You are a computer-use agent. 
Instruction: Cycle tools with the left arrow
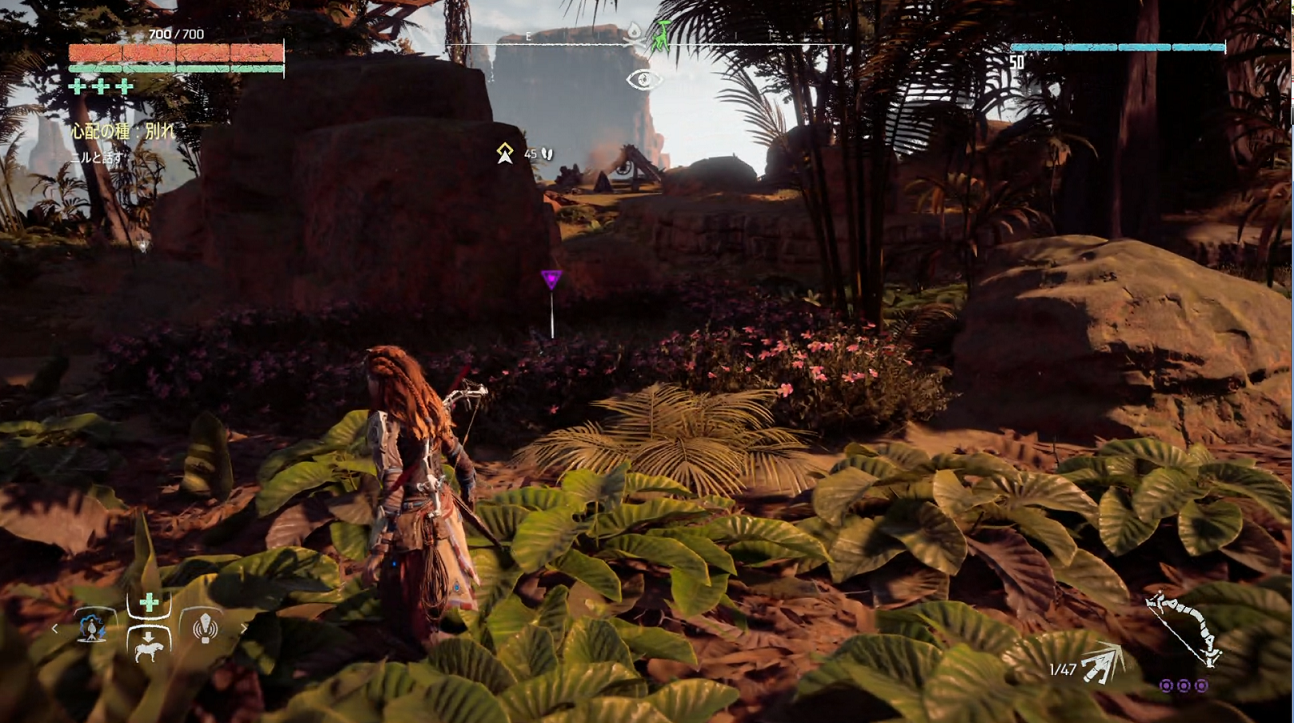55,629
